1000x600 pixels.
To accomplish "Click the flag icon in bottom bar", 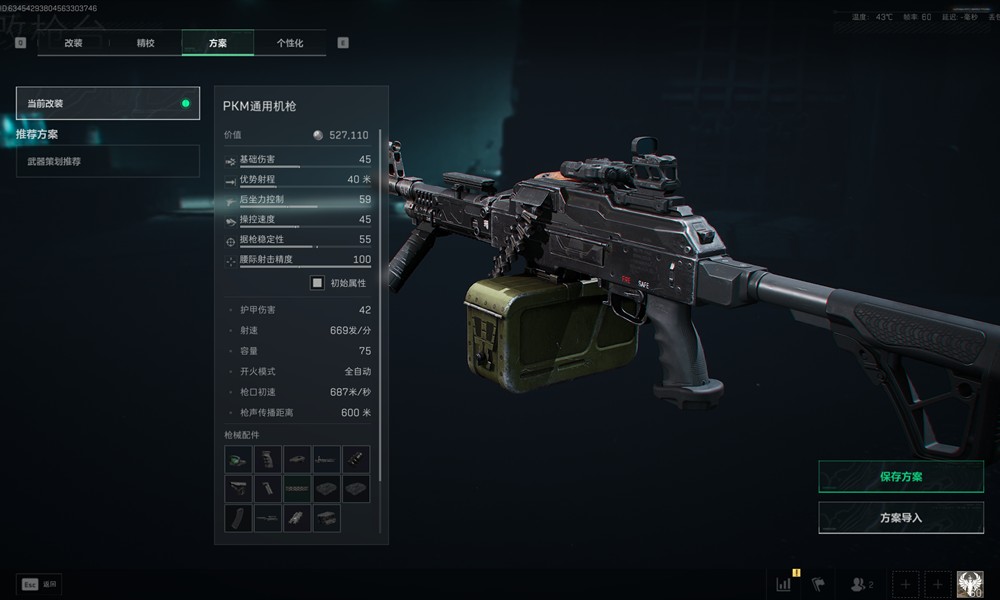I will (818, 584).
